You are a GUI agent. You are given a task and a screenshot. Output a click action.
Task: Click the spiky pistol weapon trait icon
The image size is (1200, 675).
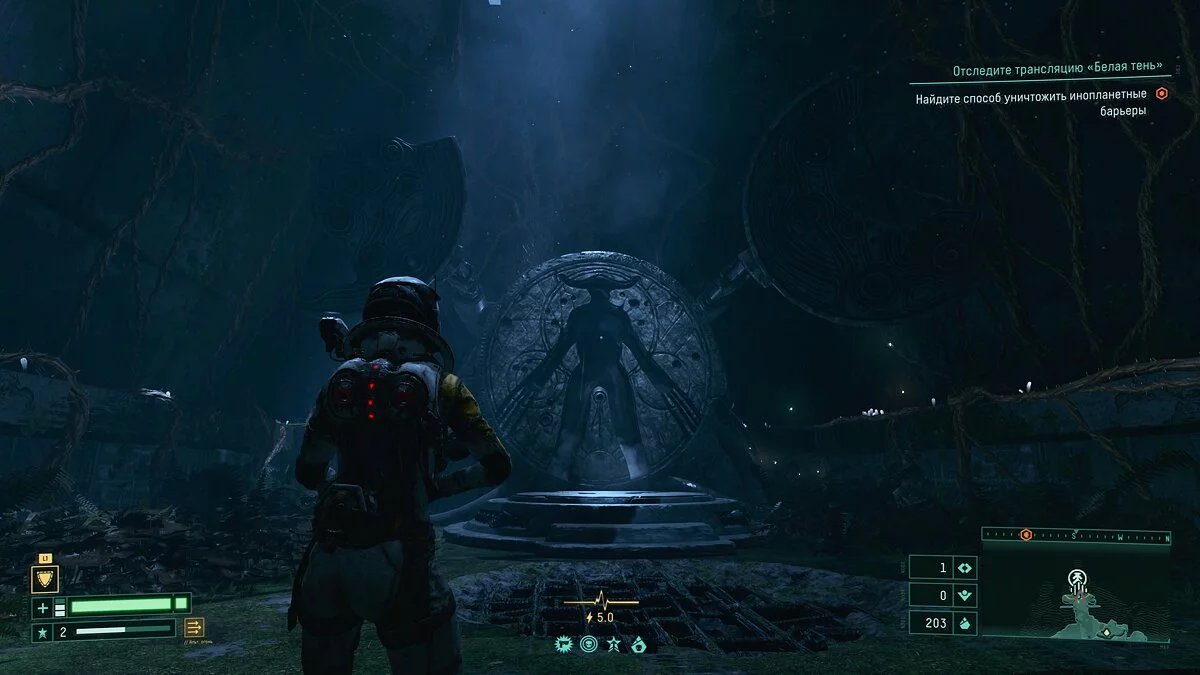(x=564, y=645)
